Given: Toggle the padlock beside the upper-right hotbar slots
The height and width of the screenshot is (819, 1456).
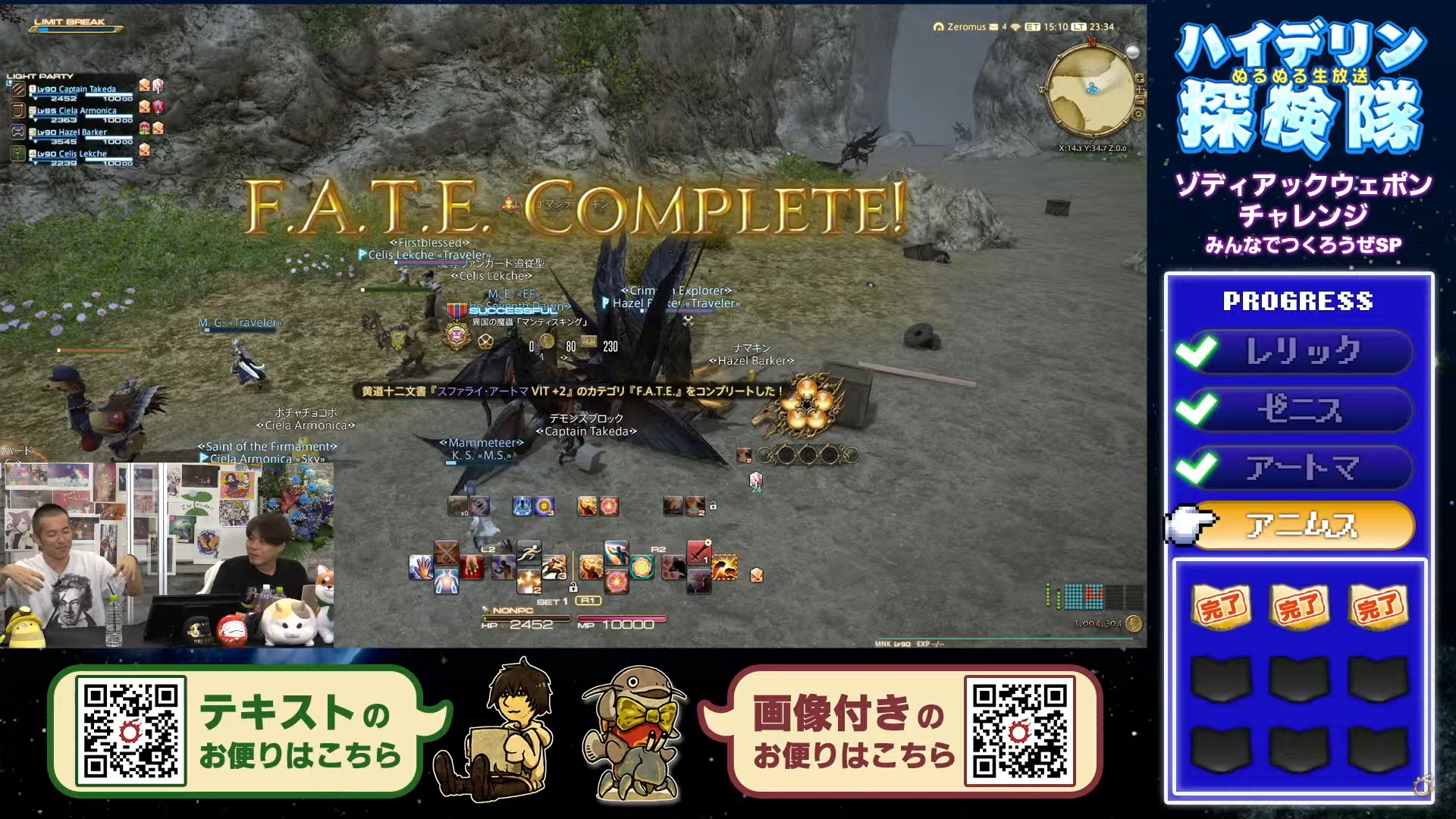Looking at the screenshot, I should [713, 506].
